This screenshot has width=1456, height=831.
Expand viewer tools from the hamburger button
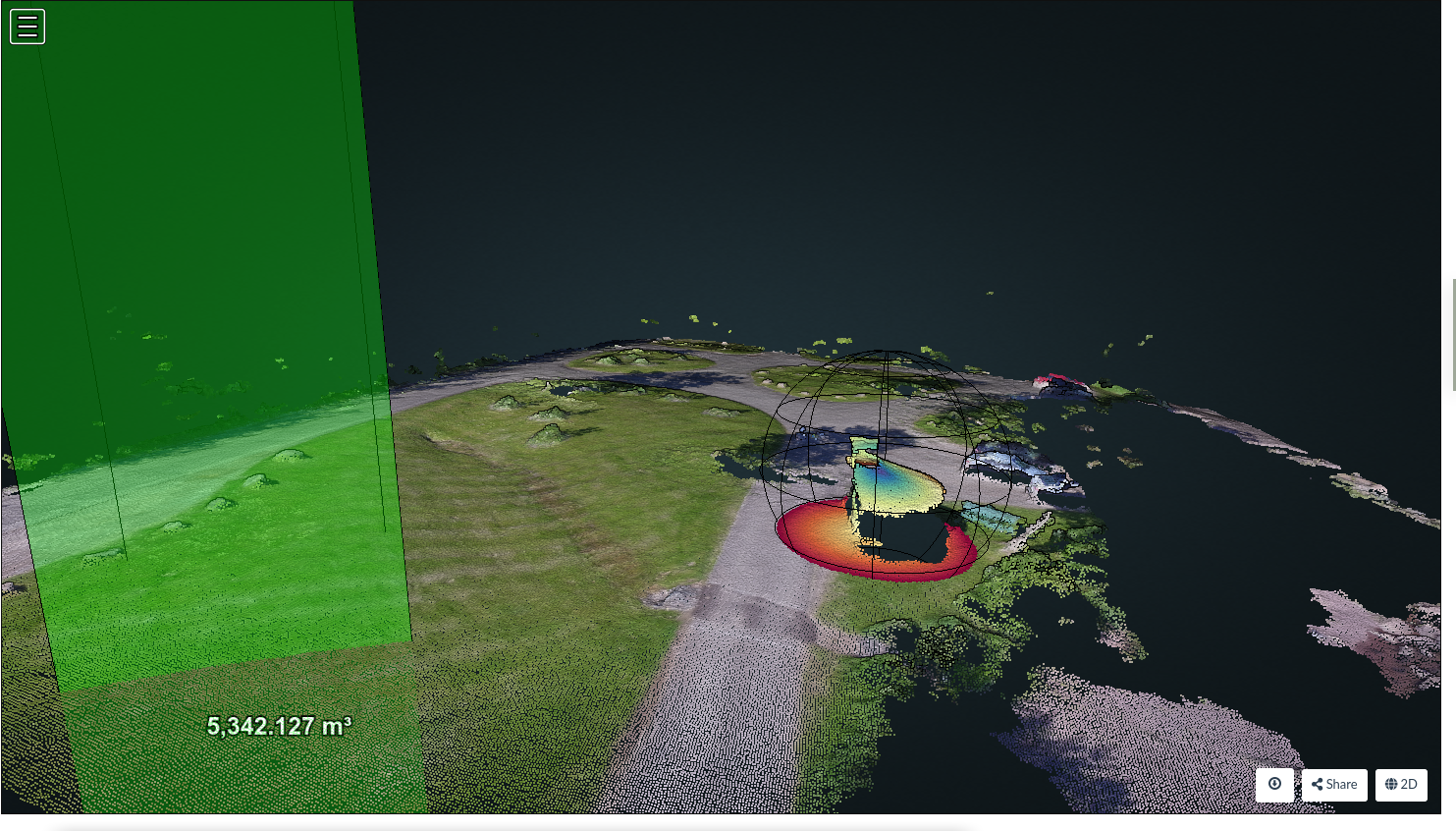pyautogui.click(x=27, y=27)
